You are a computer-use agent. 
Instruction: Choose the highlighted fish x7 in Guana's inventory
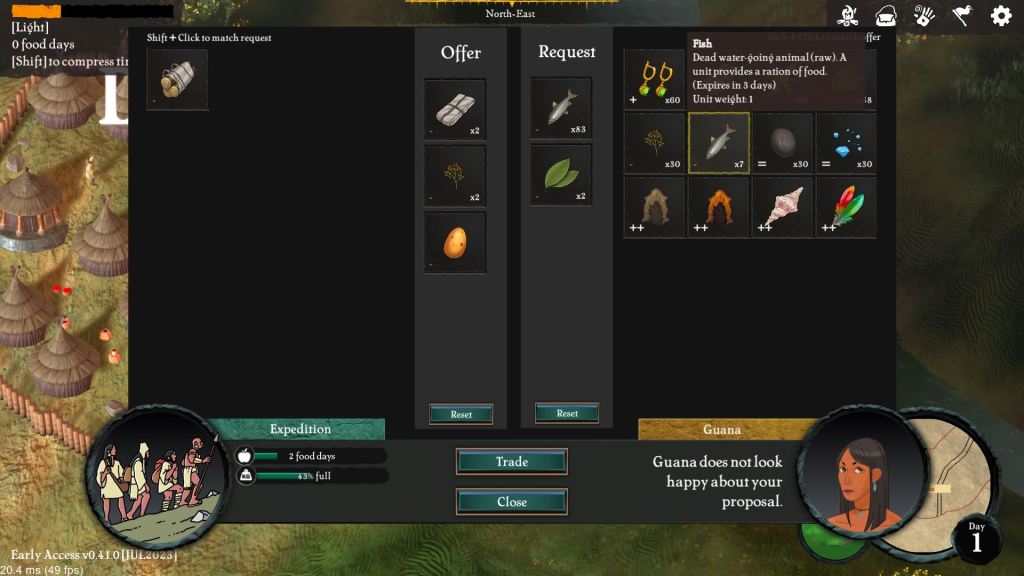tap(718, 143)
